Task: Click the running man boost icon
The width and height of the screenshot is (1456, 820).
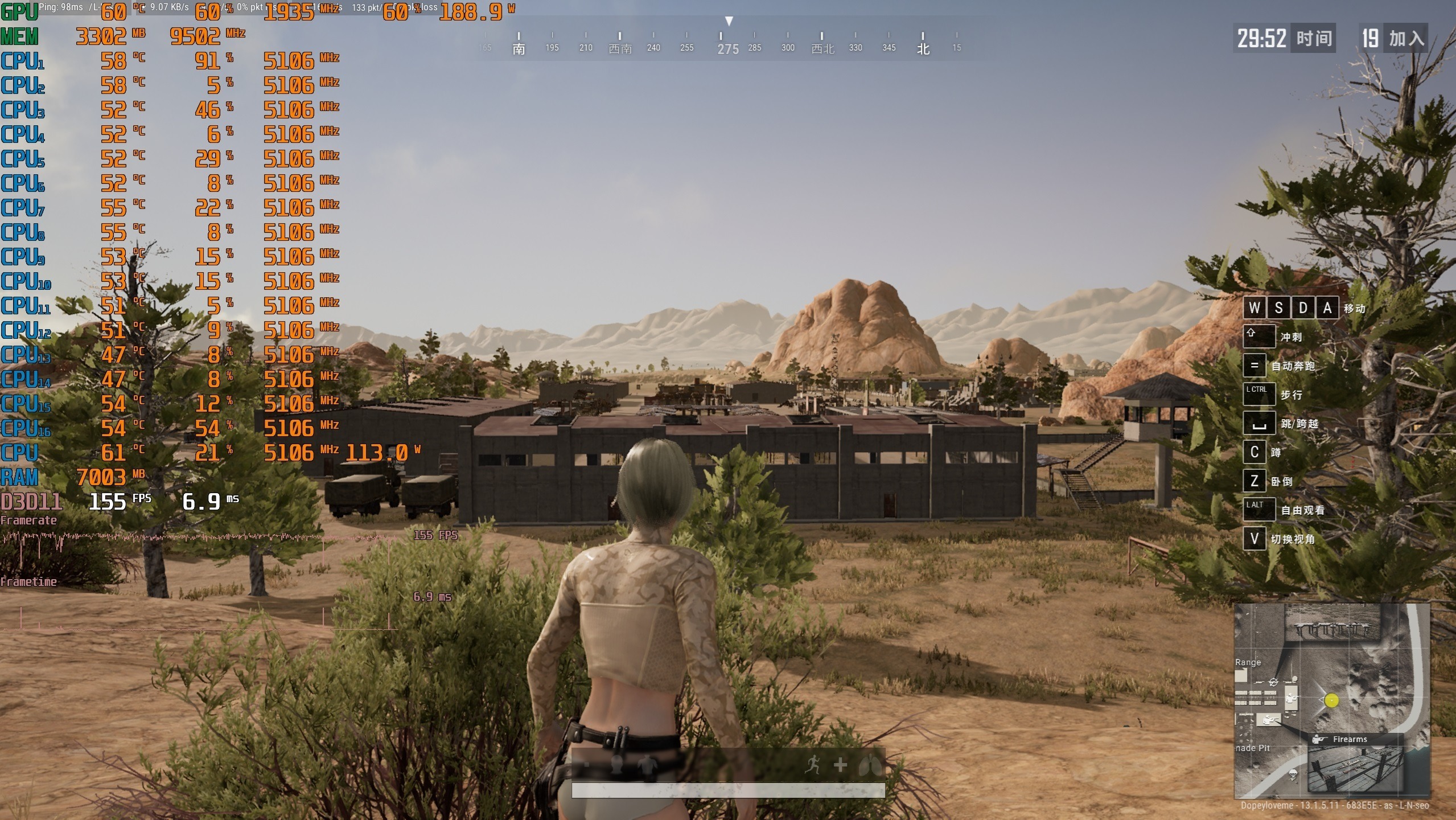Action: tap(812, 765)
